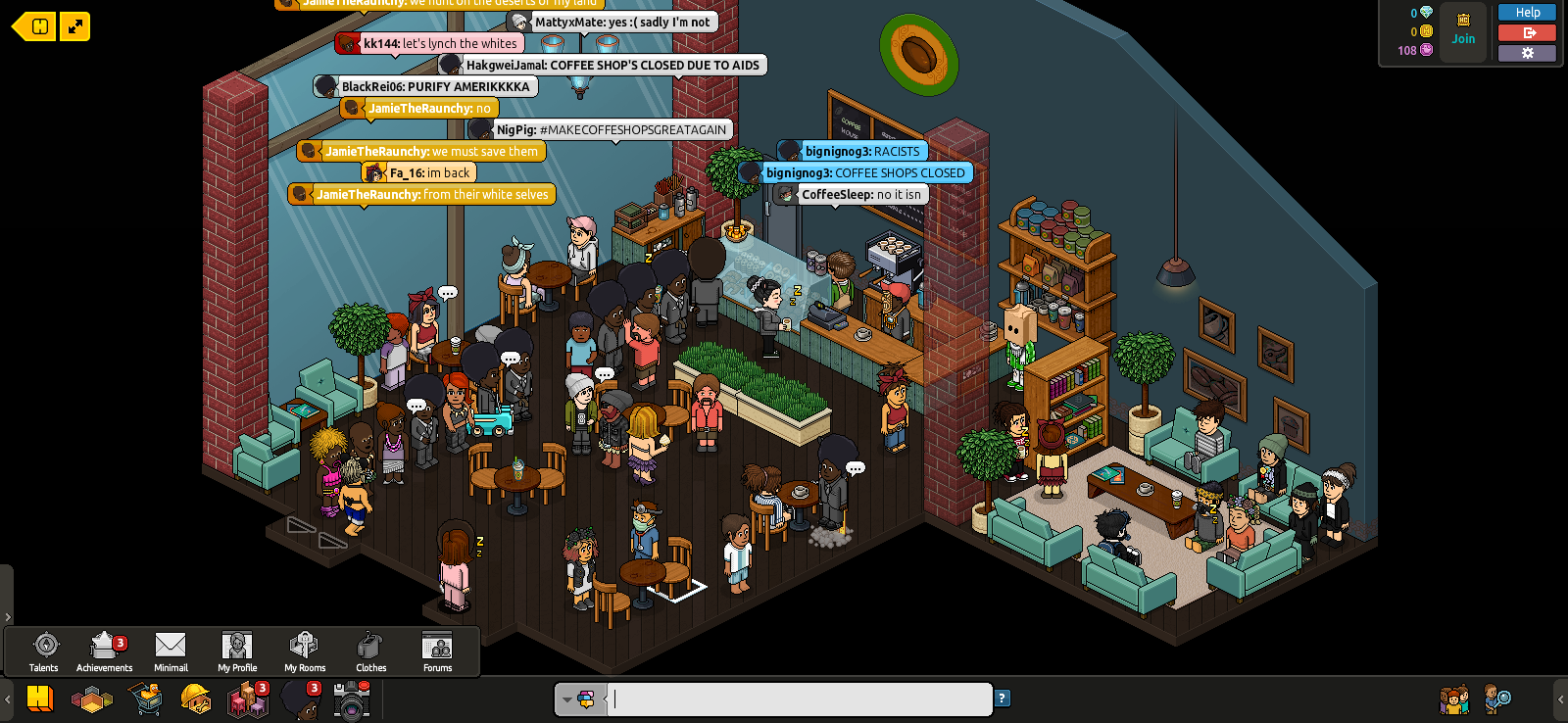Click the blue Help button
1568x723 pixels.
1527,13
